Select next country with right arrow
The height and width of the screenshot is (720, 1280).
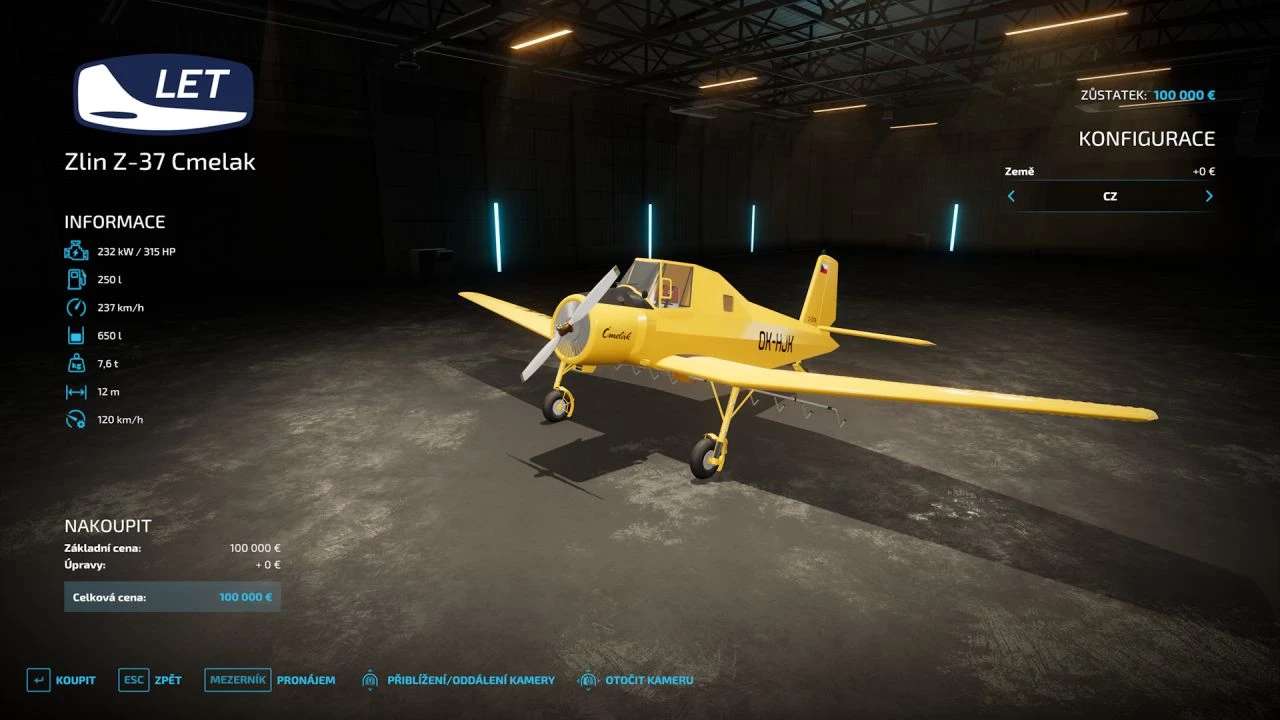[x=1208, y=196]
